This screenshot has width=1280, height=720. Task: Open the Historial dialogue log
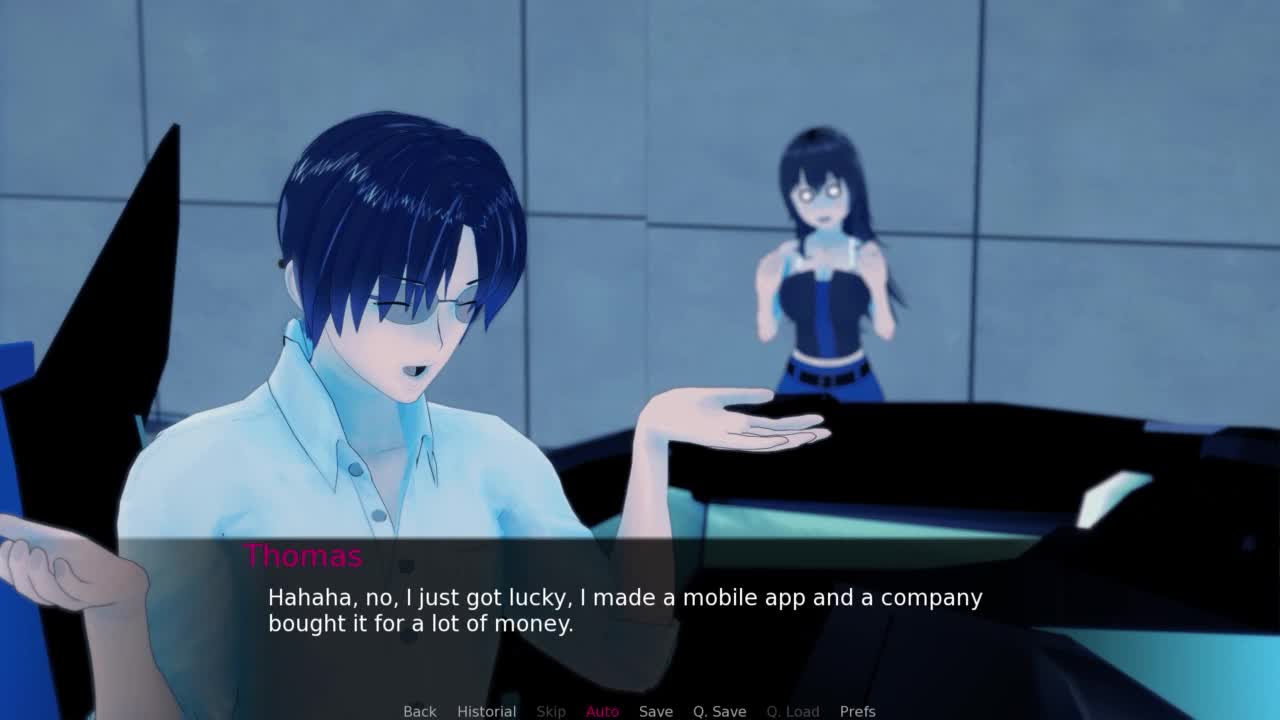point(486,711)
